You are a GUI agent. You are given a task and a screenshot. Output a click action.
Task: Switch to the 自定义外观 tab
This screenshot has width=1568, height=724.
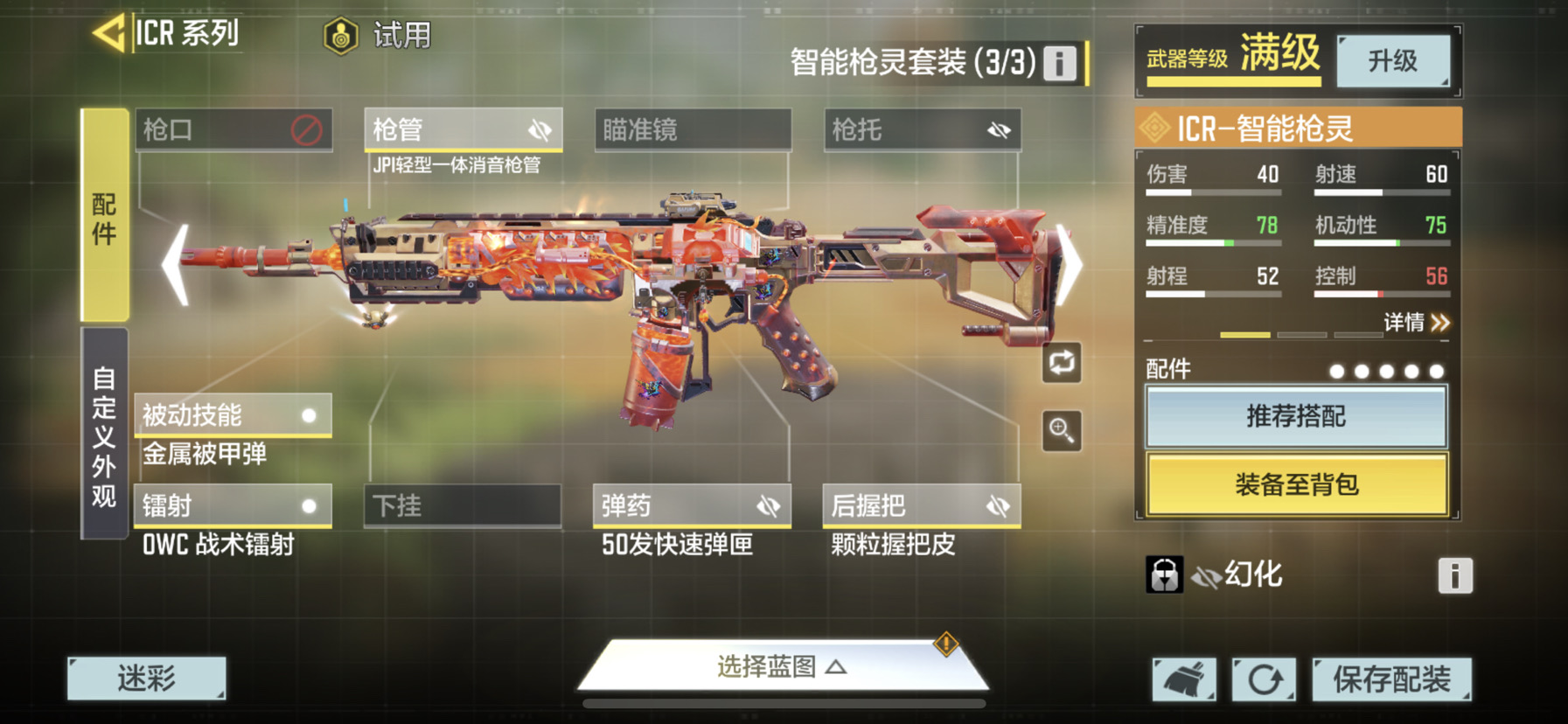pyautogui.click(x=105, y=435)
